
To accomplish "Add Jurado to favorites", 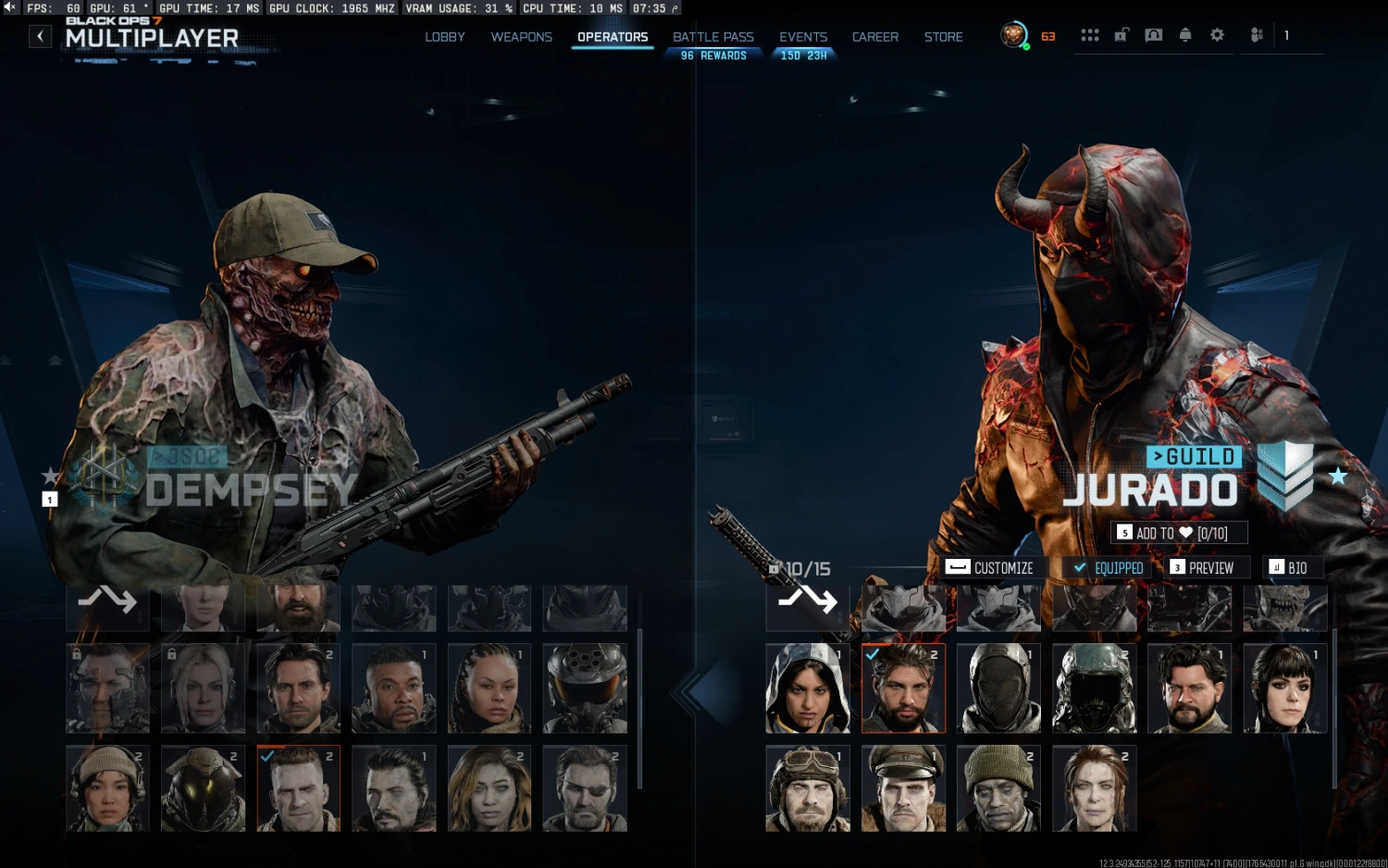I will [x=1178, y=532].
